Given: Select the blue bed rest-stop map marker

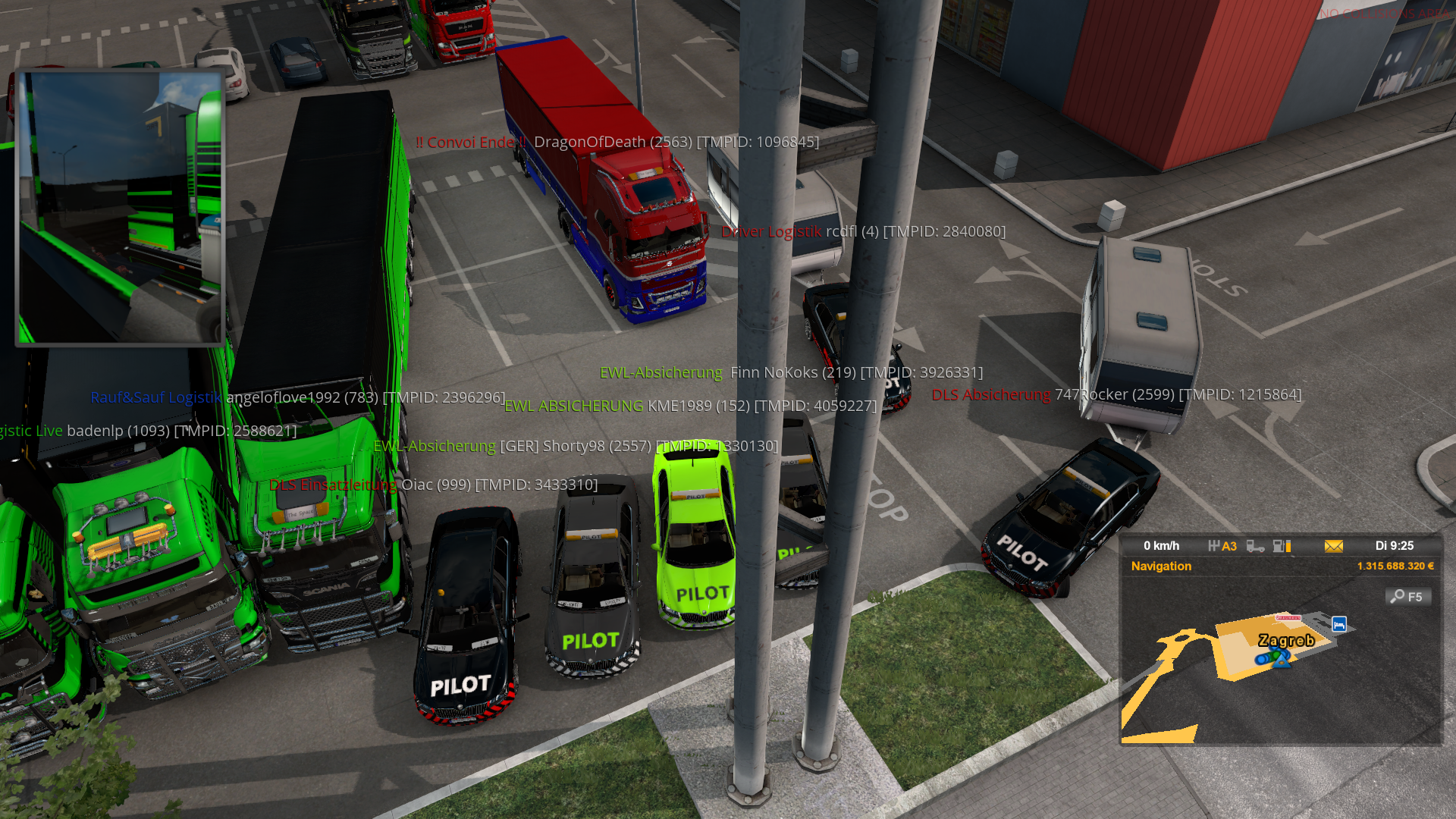Looking at the screenshot, I should [x=1338, y=624].
